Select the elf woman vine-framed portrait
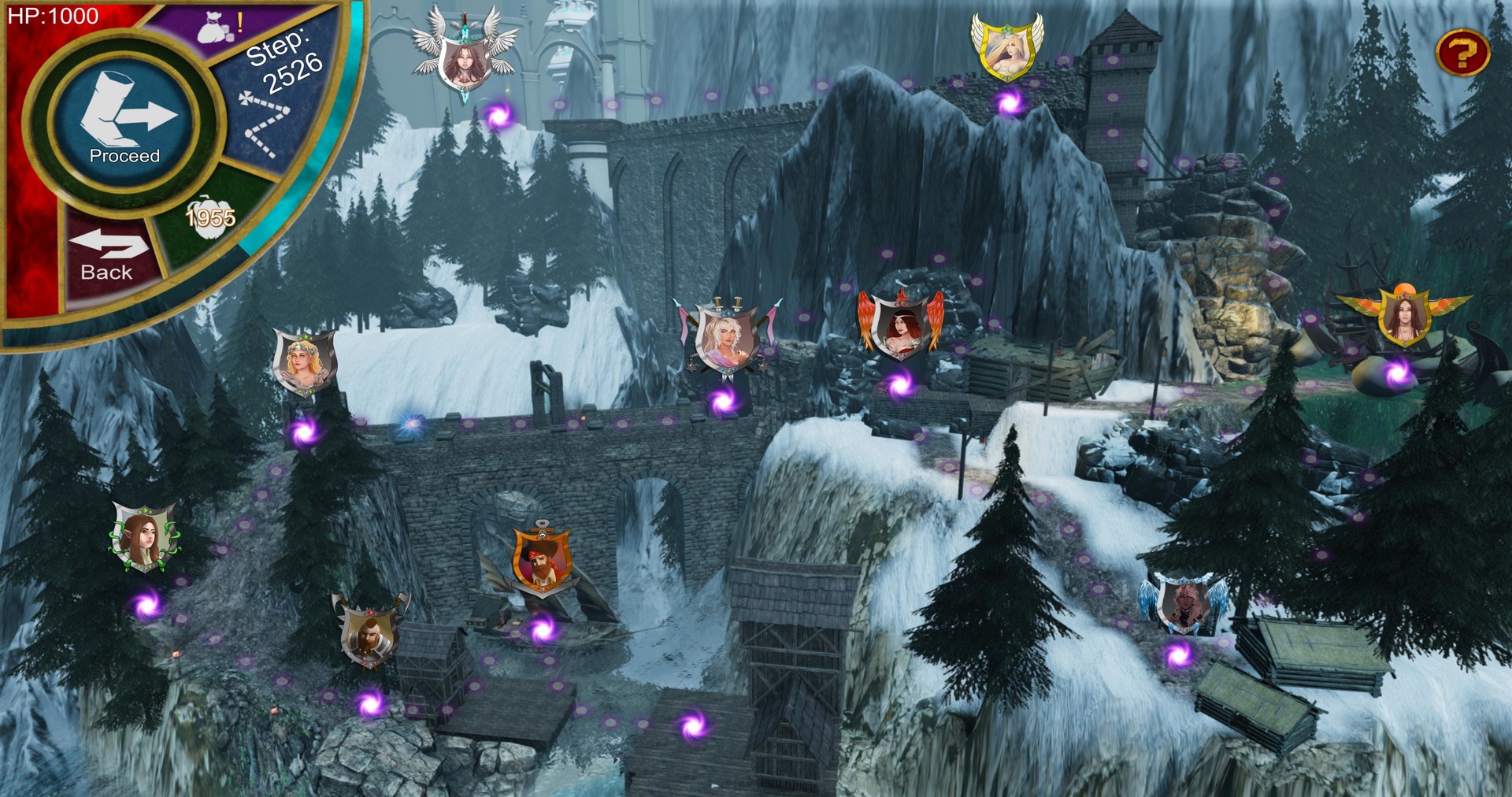Viewport: 1512px width, 797px height. (x=143, y=537)
